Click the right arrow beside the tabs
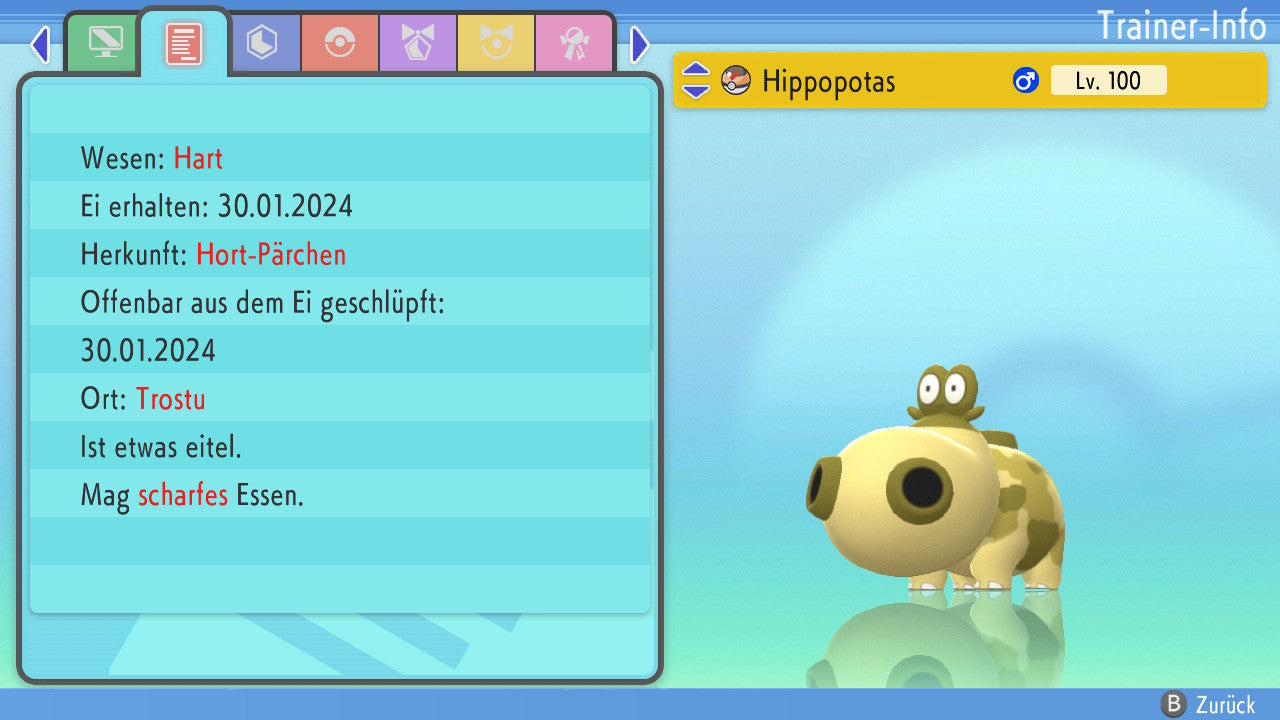Screen dimensions: 1280x720 click(x=640, y=44)
